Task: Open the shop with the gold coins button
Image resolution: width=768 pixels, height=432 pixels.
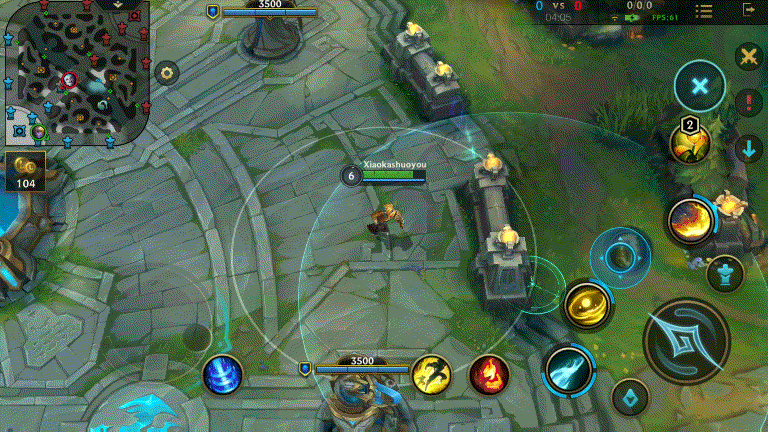Action: pyautogui.click(x=26, y=170)
